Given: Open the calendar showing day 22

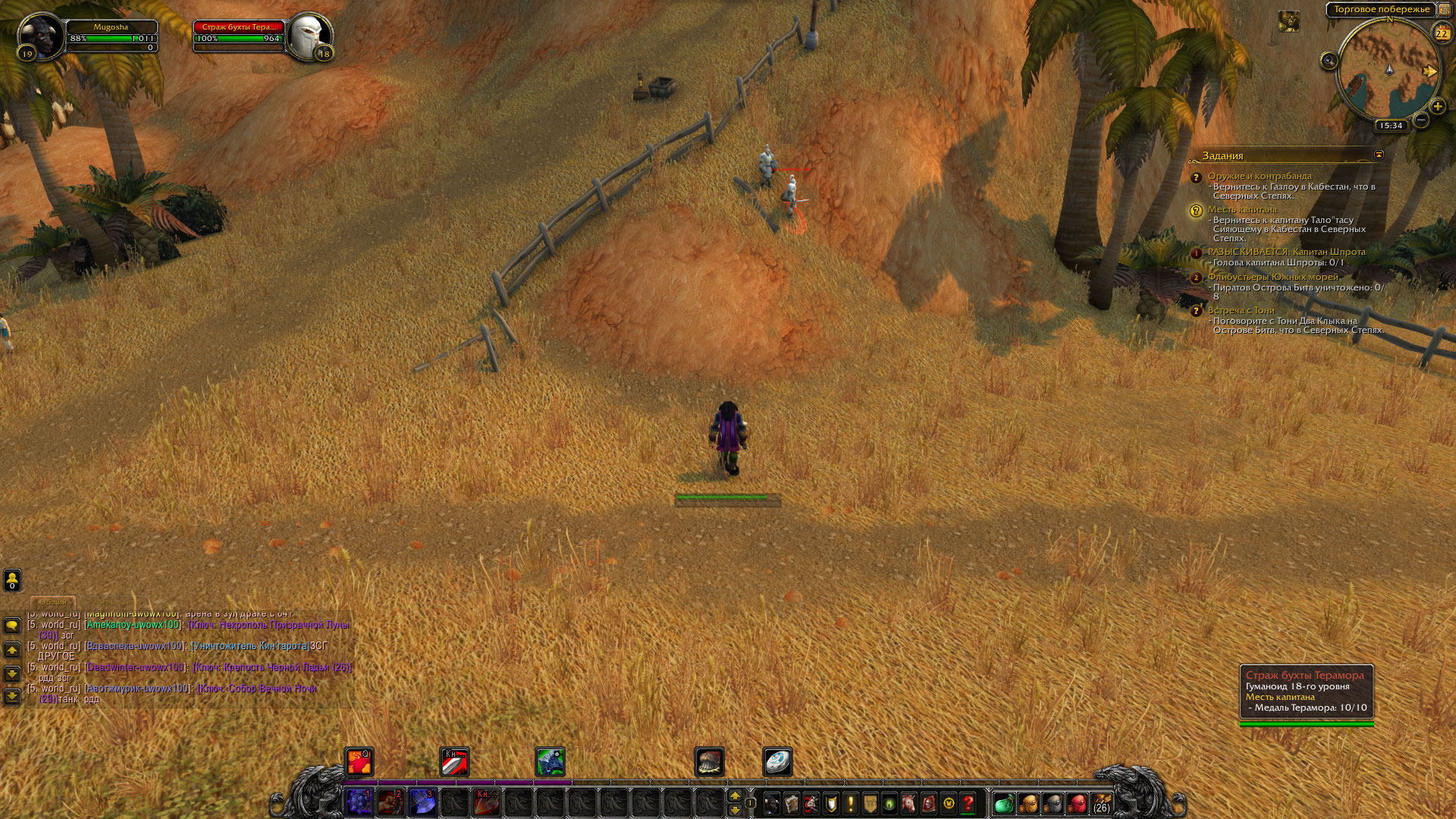Looking at the screenshot, I should (1441, 33).
